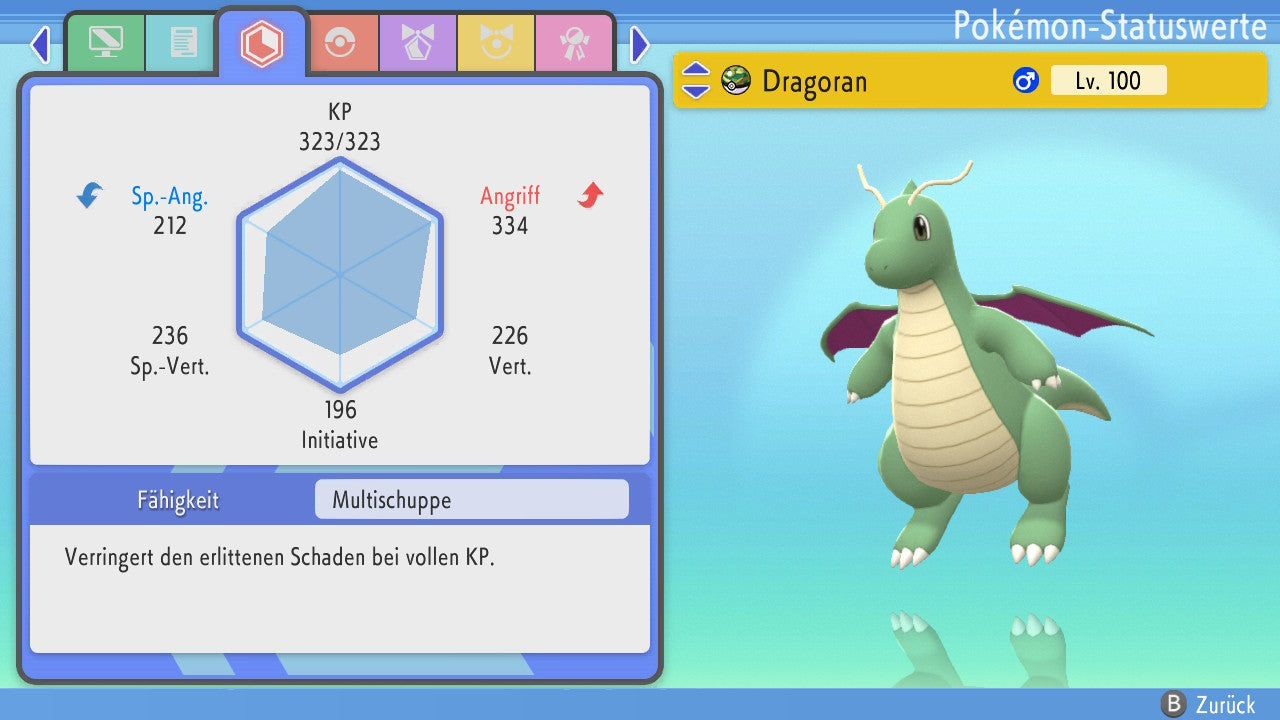
Task: Click the left arrow beside the tabs
Action: pyautogui.click(x=40, y=44)
